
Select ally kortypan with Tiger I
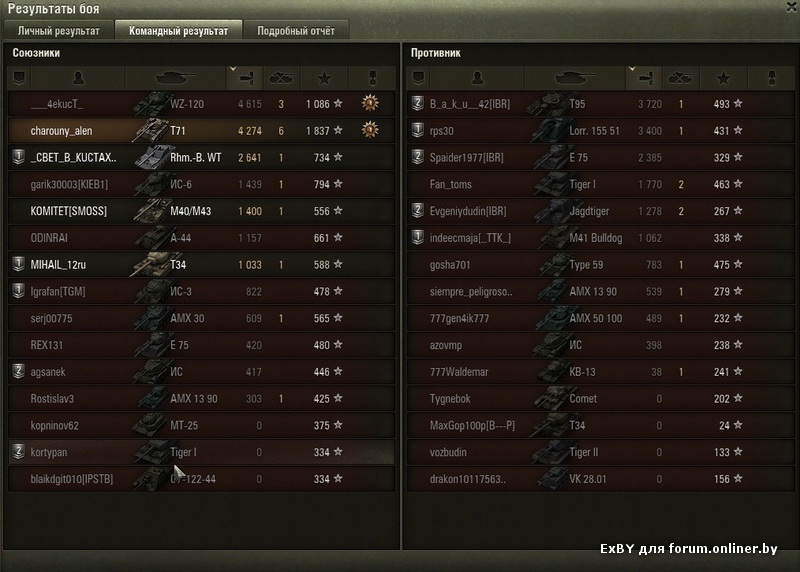pos(200,453)
